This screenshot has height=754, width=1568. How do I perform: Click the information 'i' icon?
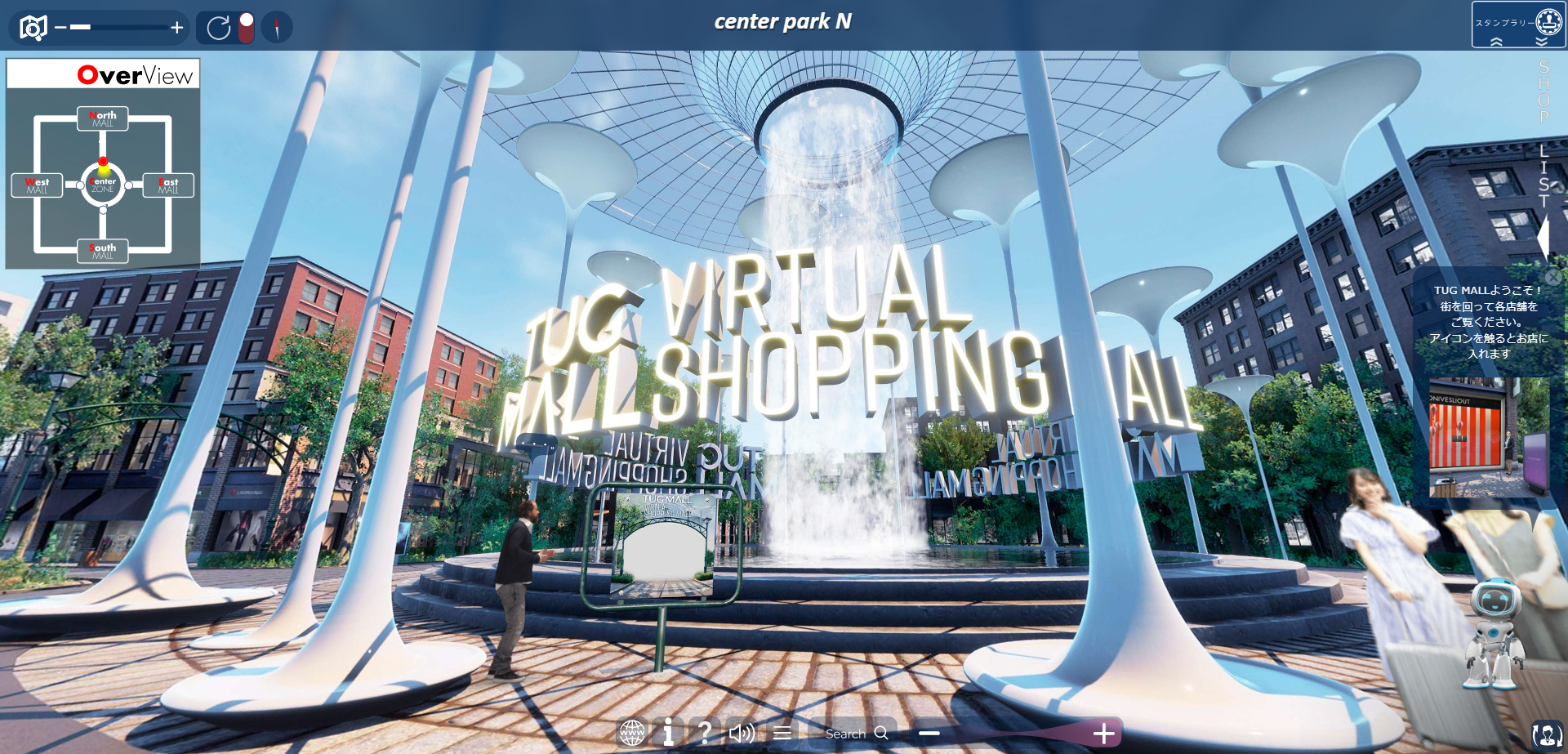668,733
